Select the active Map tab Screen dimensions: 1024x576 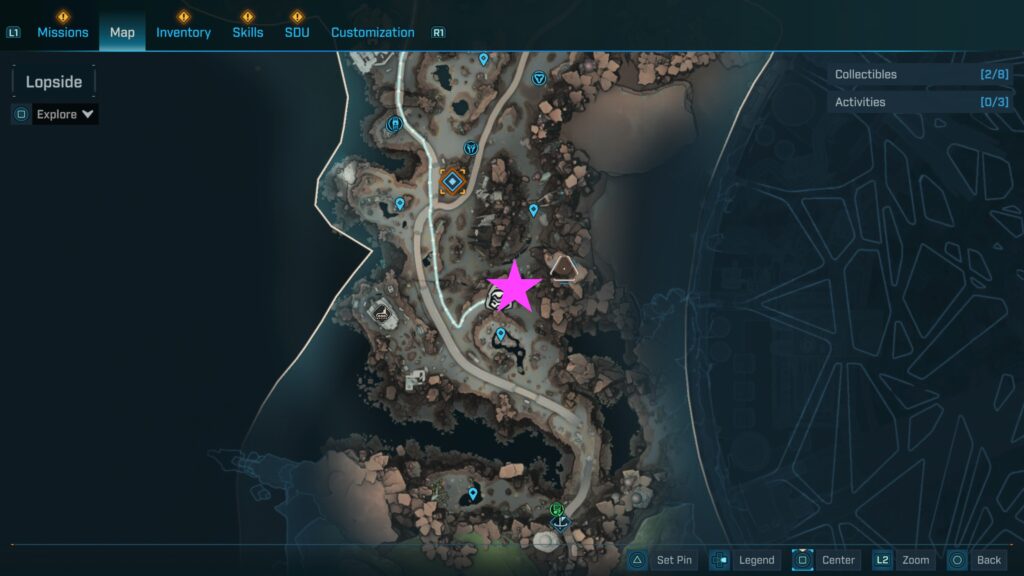click(122, 32)
